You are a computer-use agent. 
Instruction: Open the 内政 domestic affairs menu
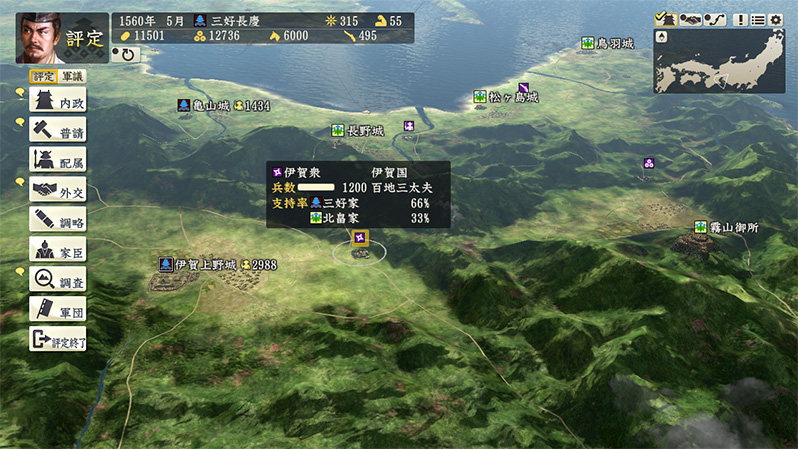57,99
